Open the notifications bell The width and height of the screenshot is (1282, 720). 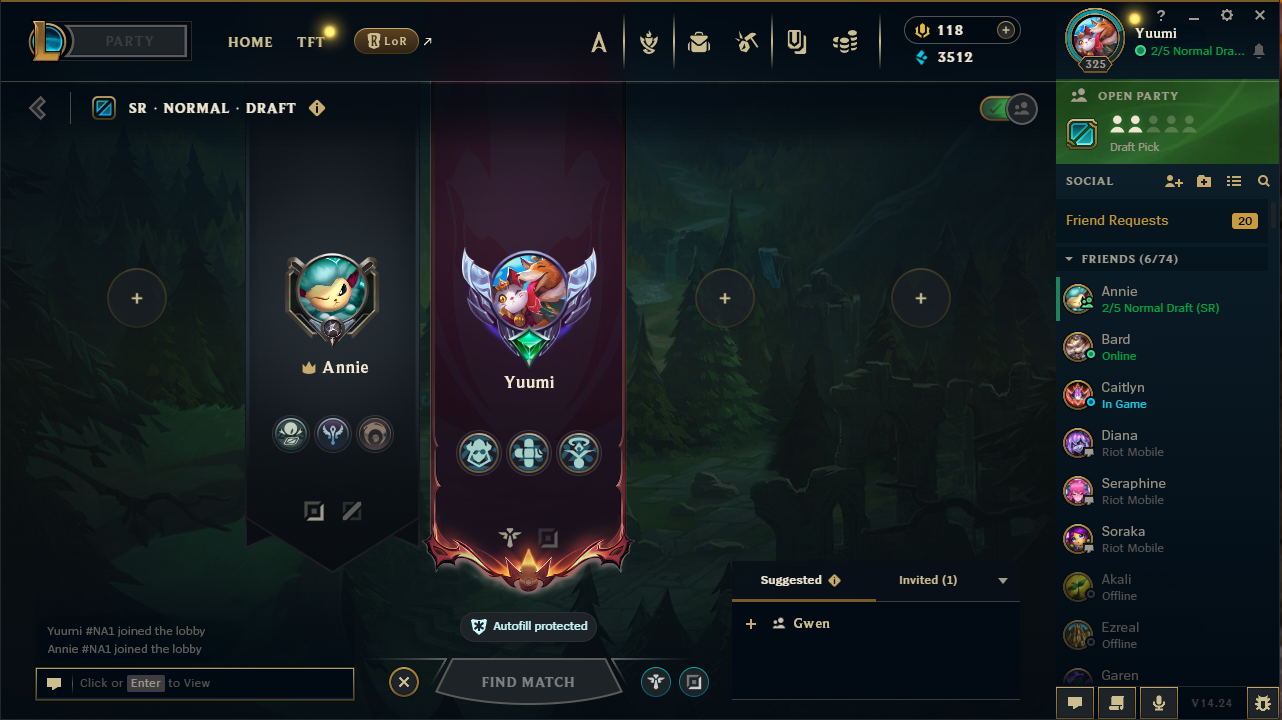1258,51
